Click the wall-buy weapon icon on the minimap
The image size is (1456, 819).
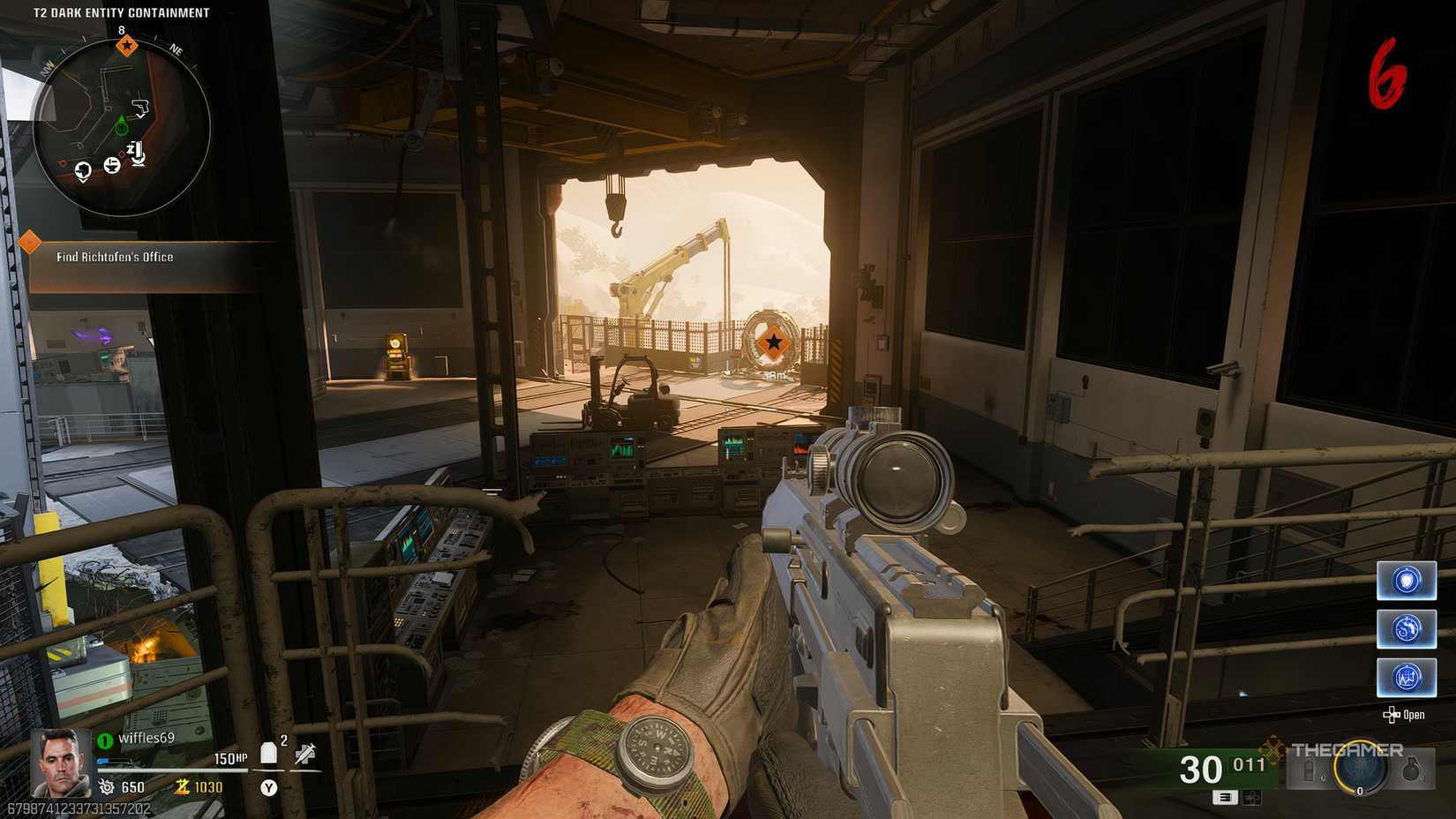coord(141,106)
